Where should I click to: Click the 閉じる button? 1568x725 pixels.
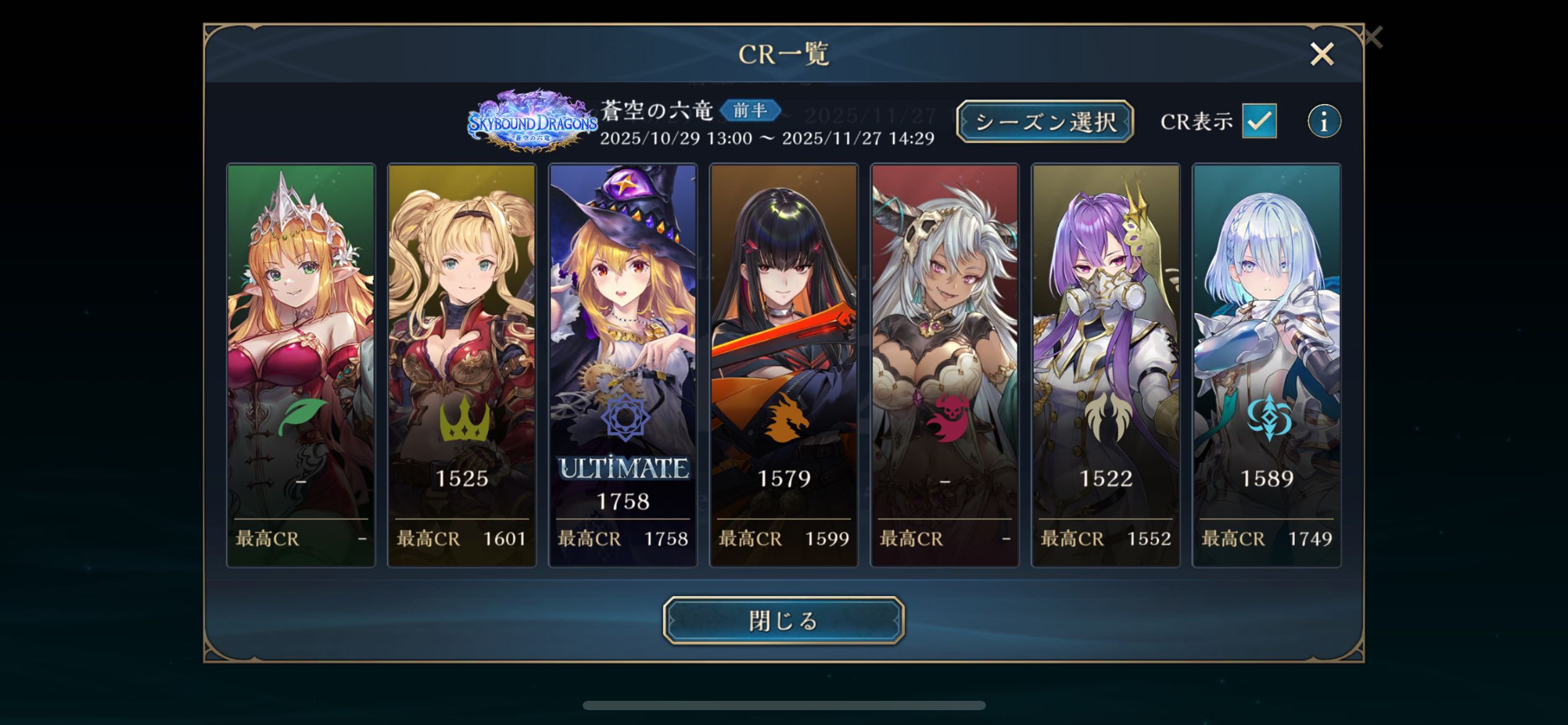pyautogui.click(x=783, y=620)
